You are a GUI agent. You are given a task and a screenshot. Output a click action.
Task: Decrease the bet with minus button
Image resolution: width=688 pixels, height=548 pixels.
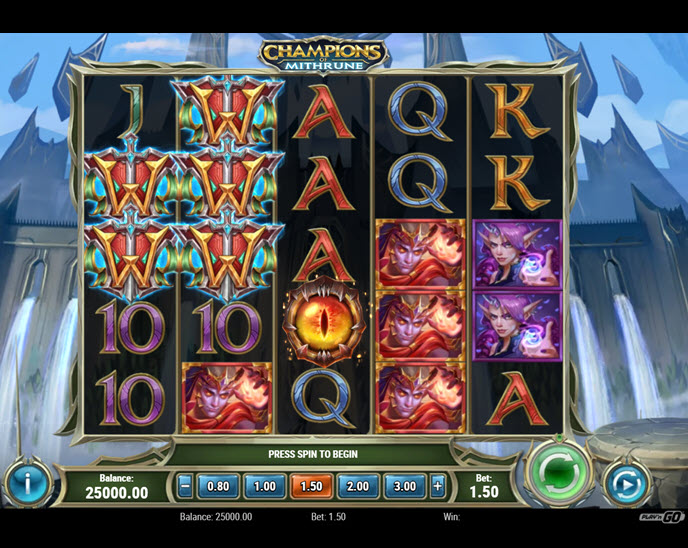coord(185,487)
